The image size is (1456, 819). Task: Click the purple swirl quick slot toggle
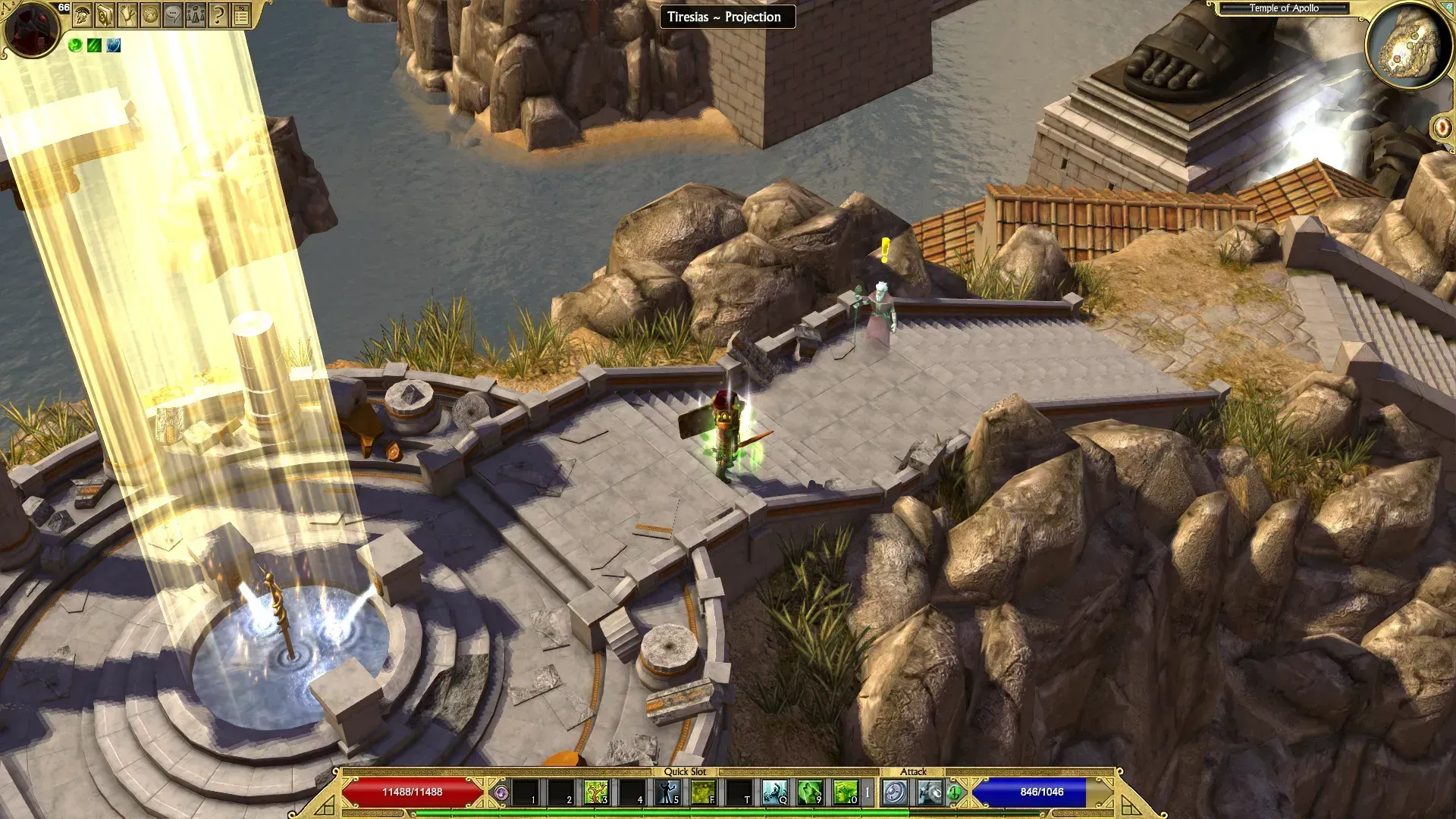pyautogui.click(x=500, y=793)
